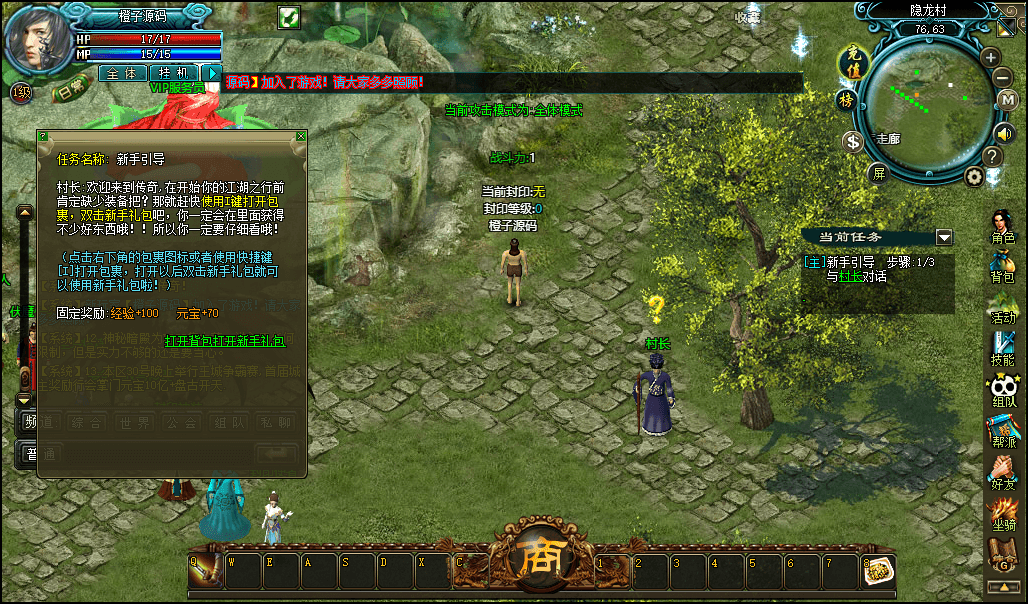Open the 帮派 guild panel

pyautogui.click(x=1002, y=431)
